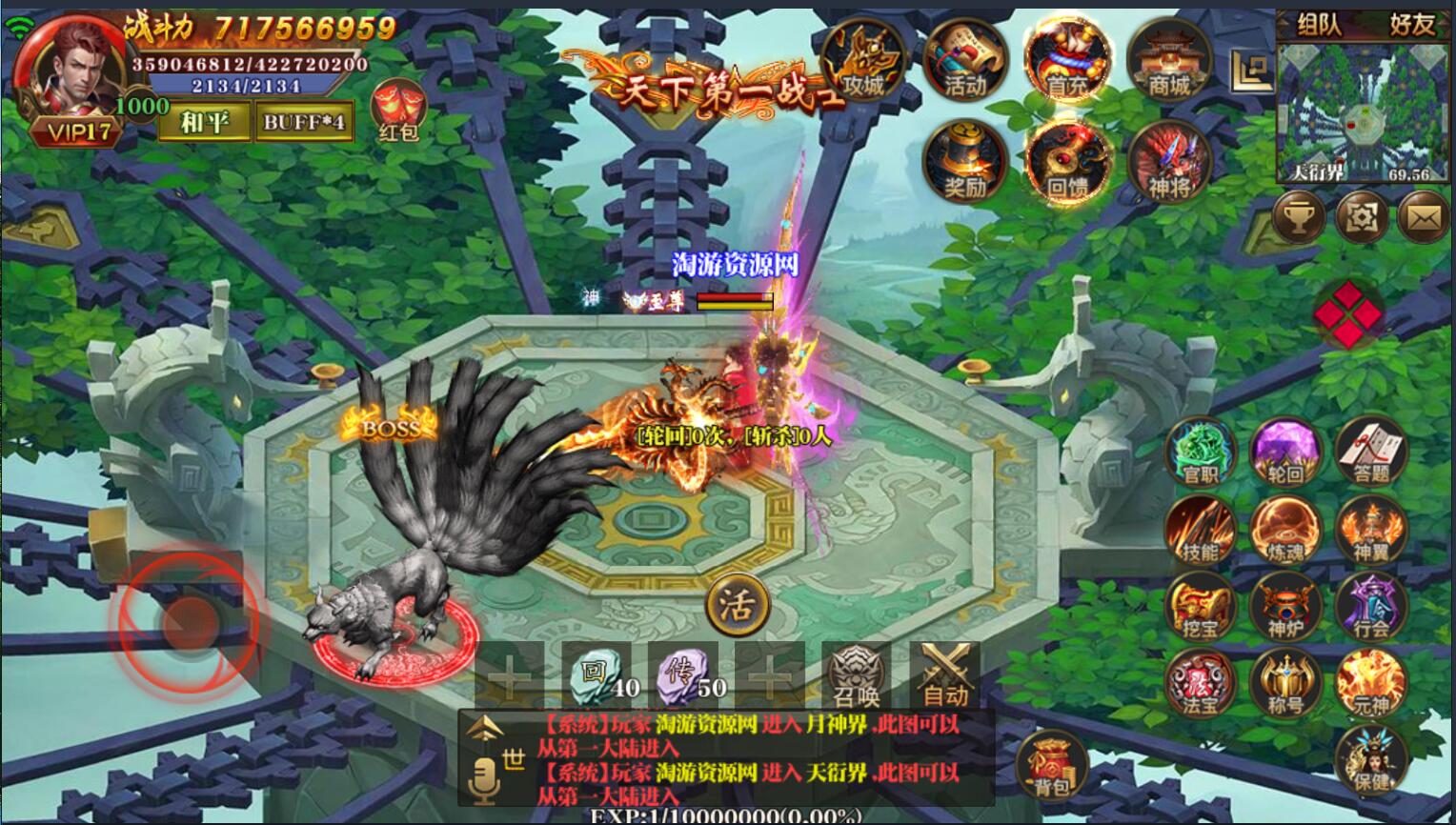This screenshot has width=1456, height=825.
Task: Open the 回馈 feedback rewards
Action: coord(1067,162)
